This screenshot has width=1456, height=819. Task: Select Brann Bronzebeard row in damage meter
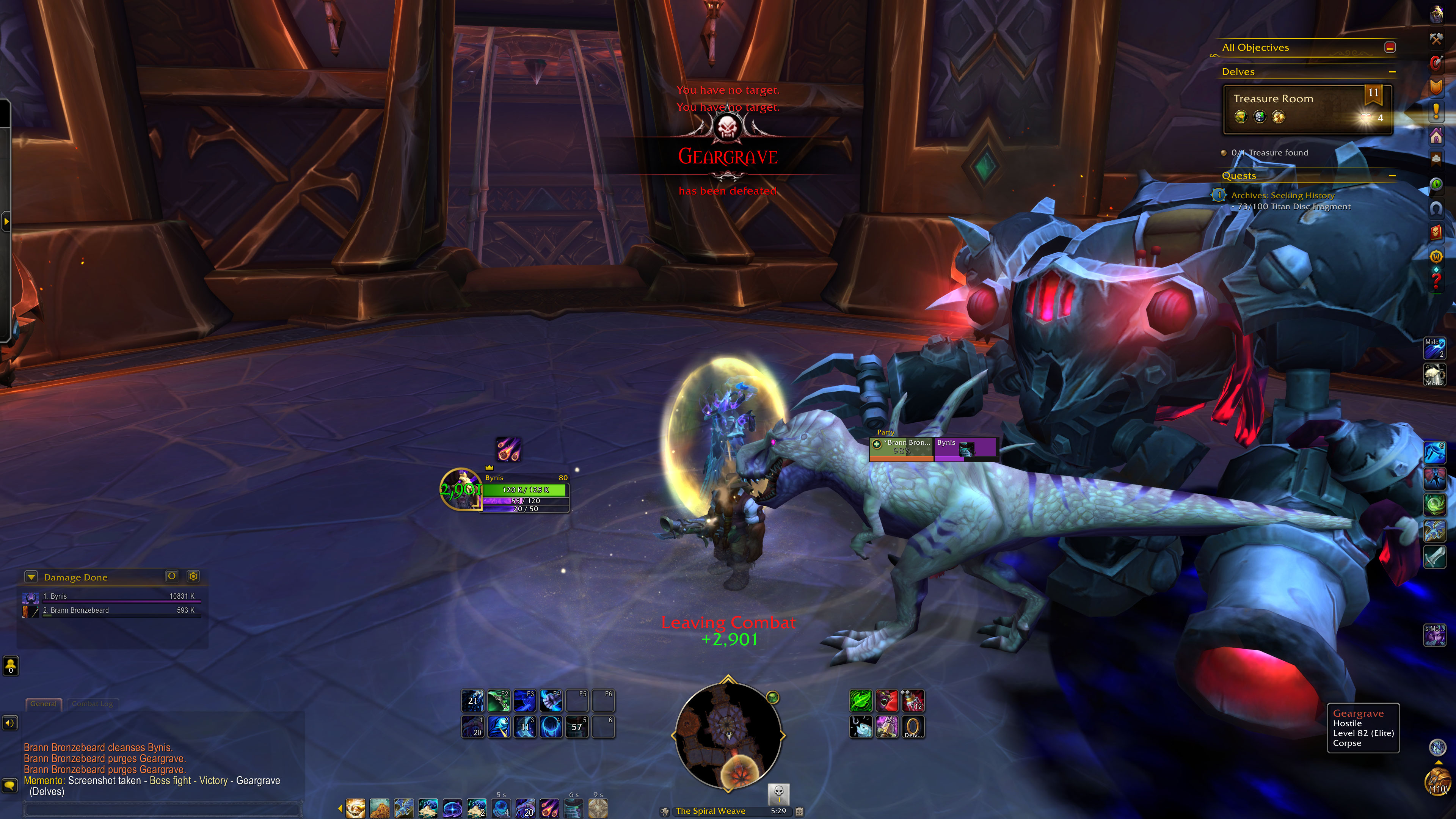pyautogui.click(x=113, y=610)
